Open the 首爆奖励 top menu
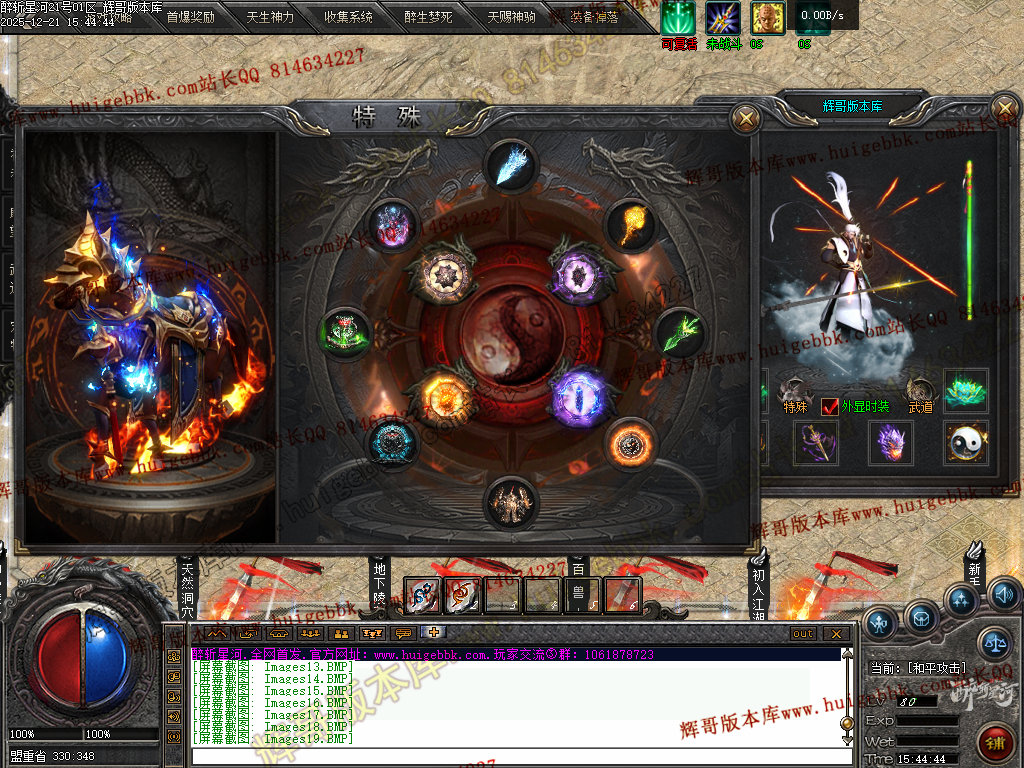This screenshot has height=768, width=1024. pos(190,17)
